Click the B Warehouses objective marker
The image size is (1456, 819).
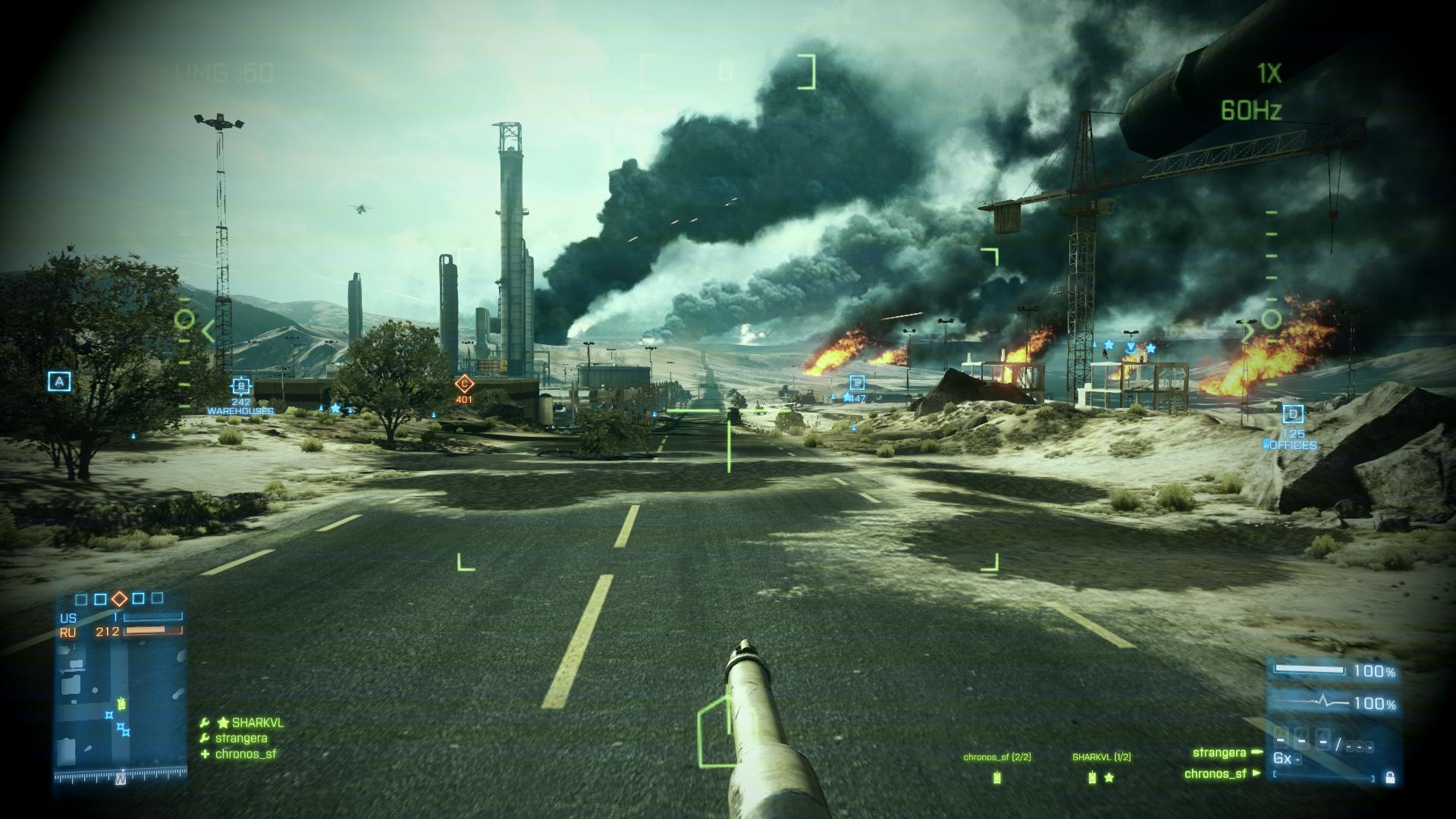pyautogui.click(x=241, y=386)
